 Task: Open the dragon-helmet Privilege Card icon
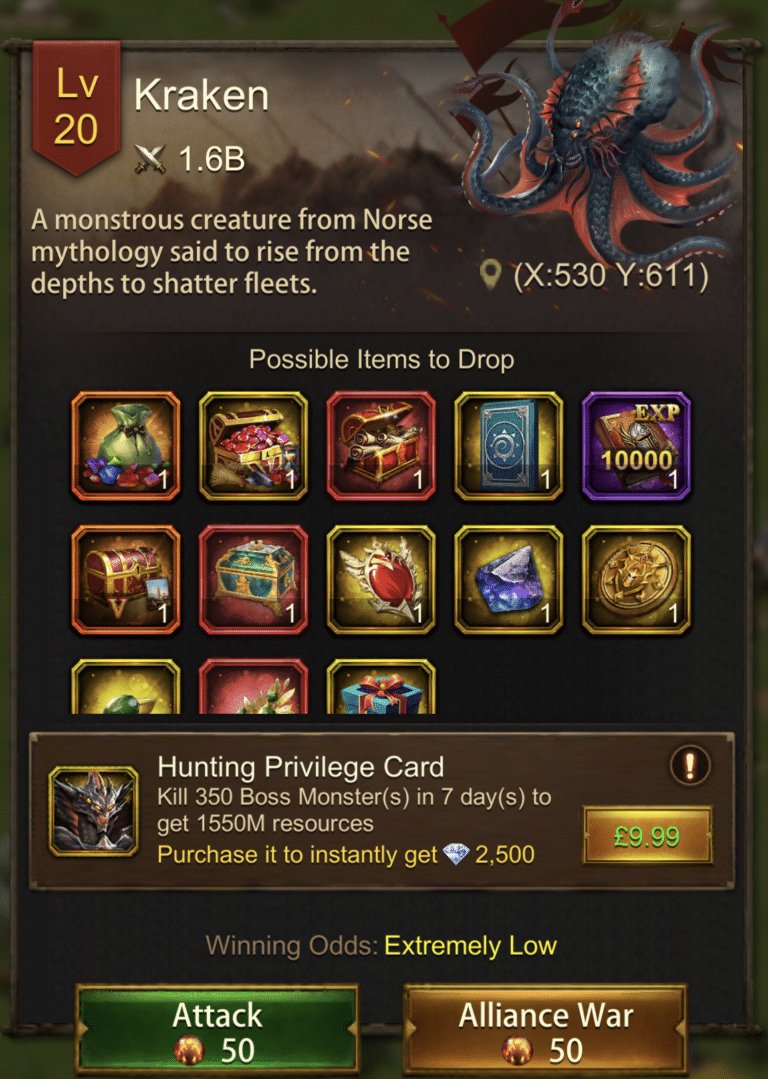coord(93,812)
